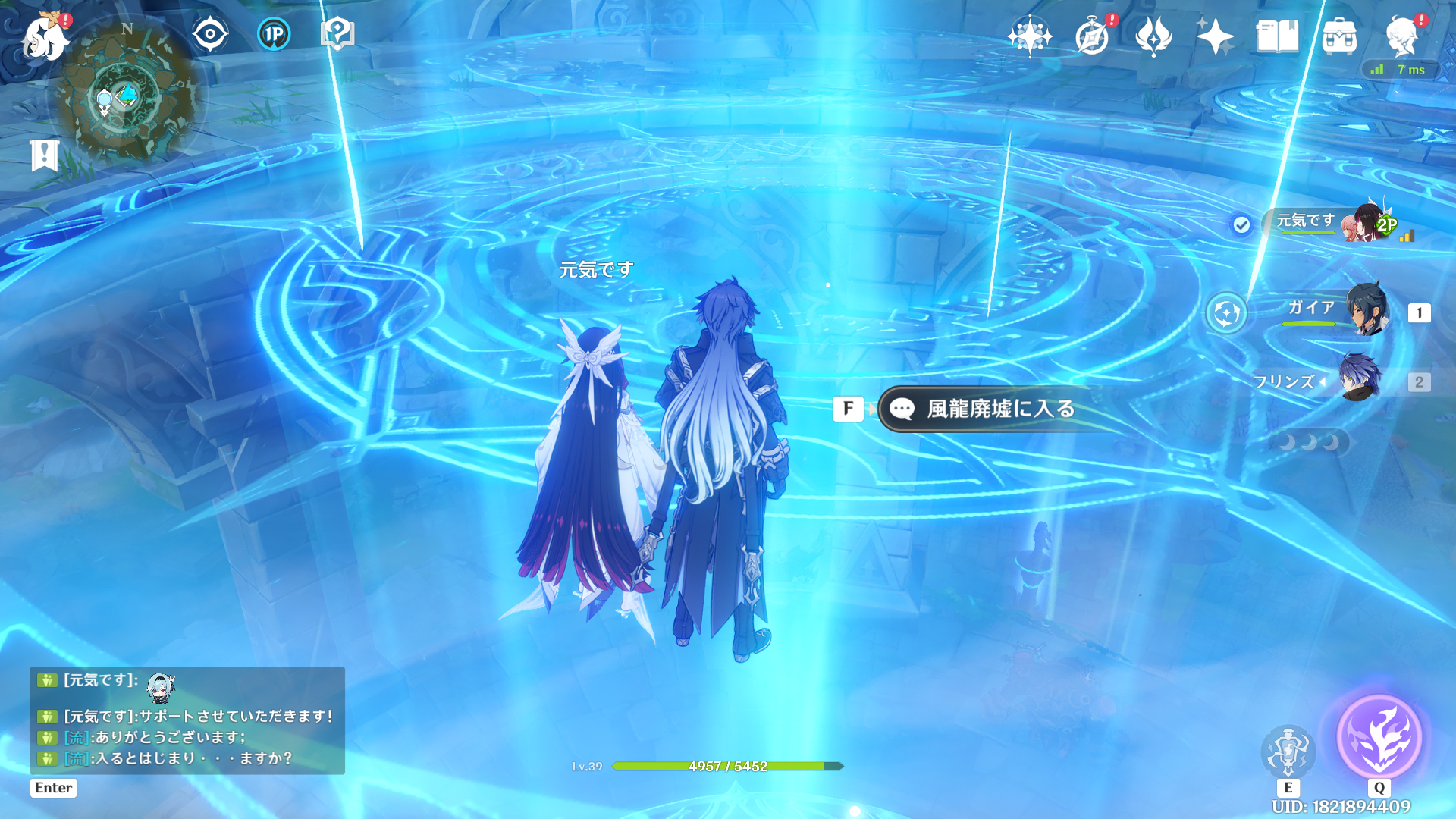
Task: Open the question mark tutorial icon
Action: point(337,34)
